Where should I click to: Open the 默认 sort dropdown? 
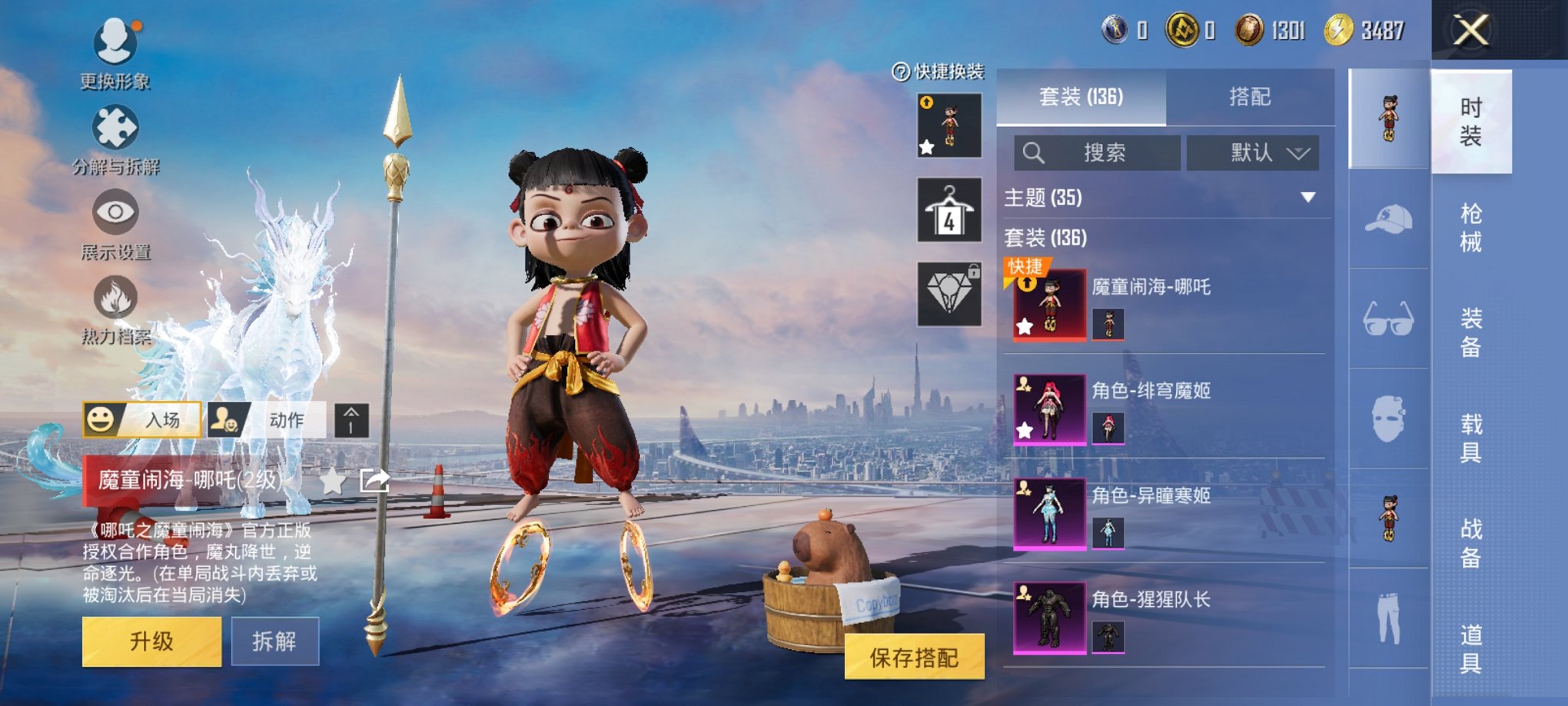(1255, 153)
